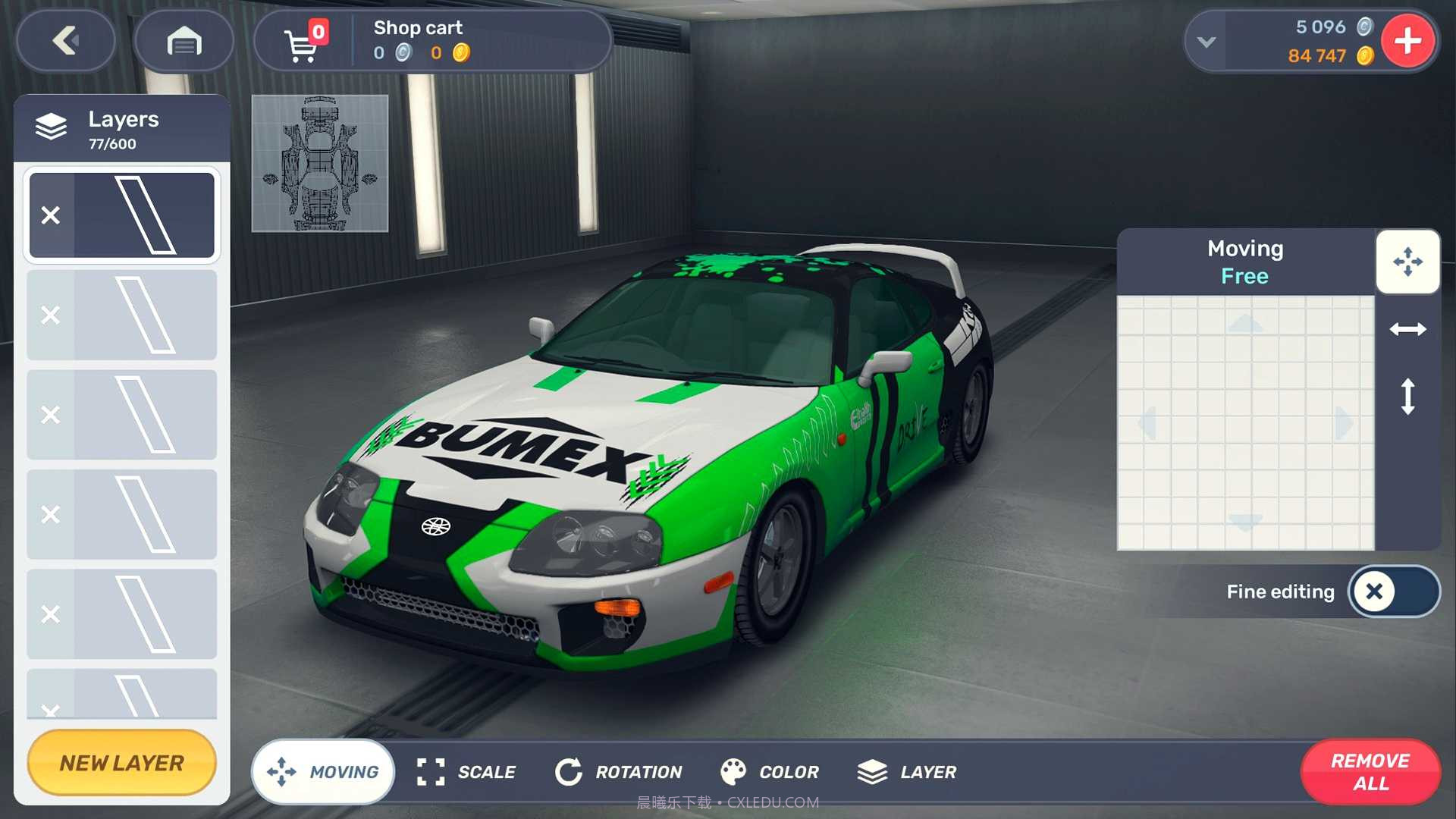Select free four-way moving mode
Screen dimensions: 1456x819
pyautogui.click(x=1407, y=262)
